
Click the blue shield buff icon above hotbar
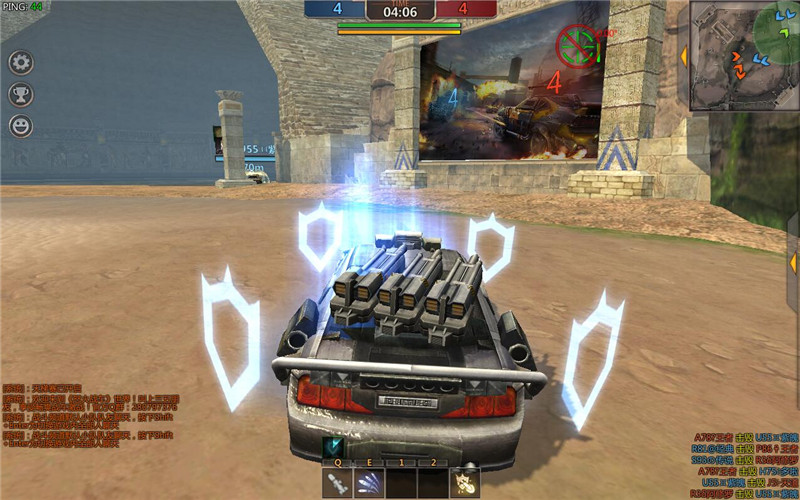(332, 447)
